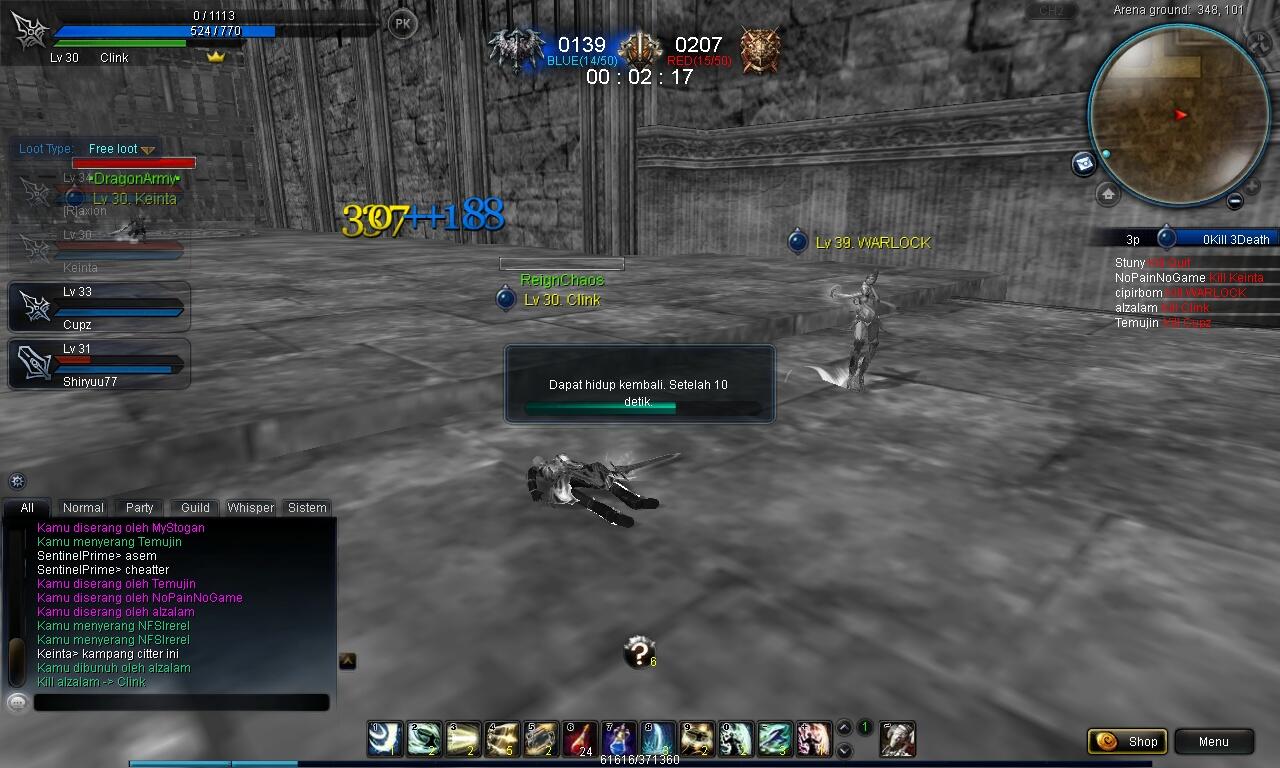Switch to the Guild chat tab
The height and width of the screenshot is (768, 1280).
(193, 508)
